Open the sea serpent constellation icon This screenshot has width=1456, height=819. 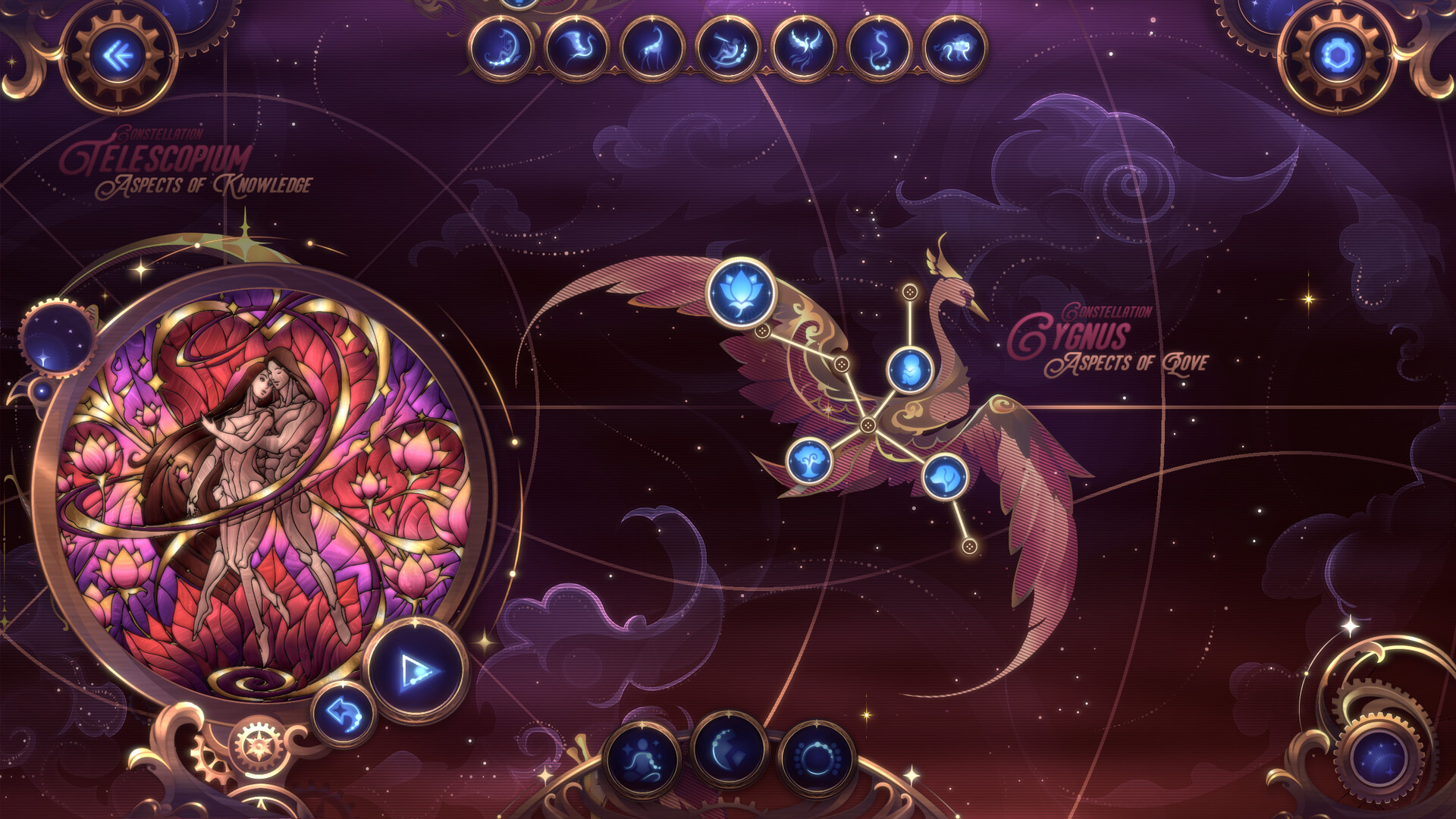click(x=880, y=47)
